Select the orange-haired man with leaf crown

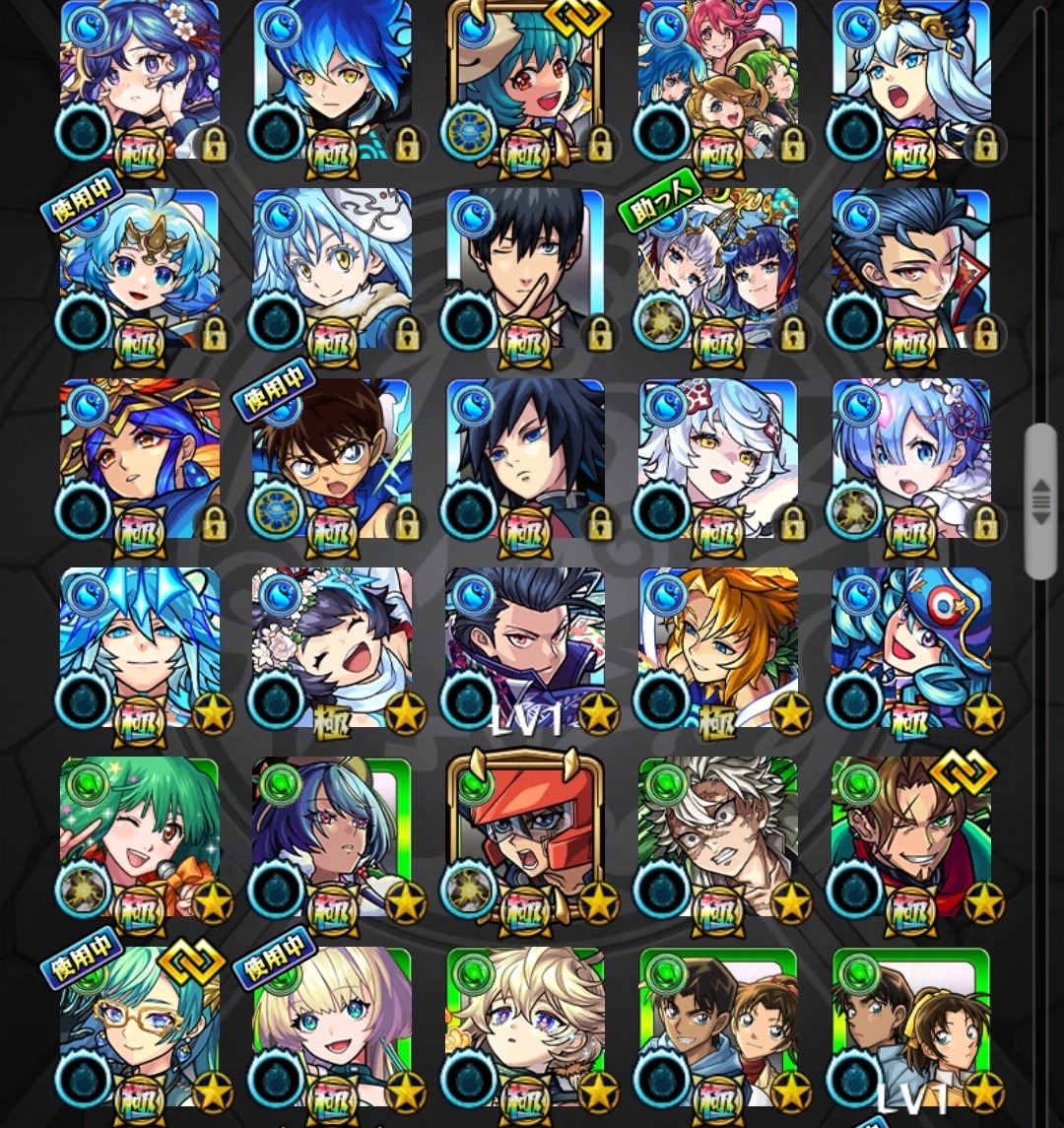click(718, 649)
